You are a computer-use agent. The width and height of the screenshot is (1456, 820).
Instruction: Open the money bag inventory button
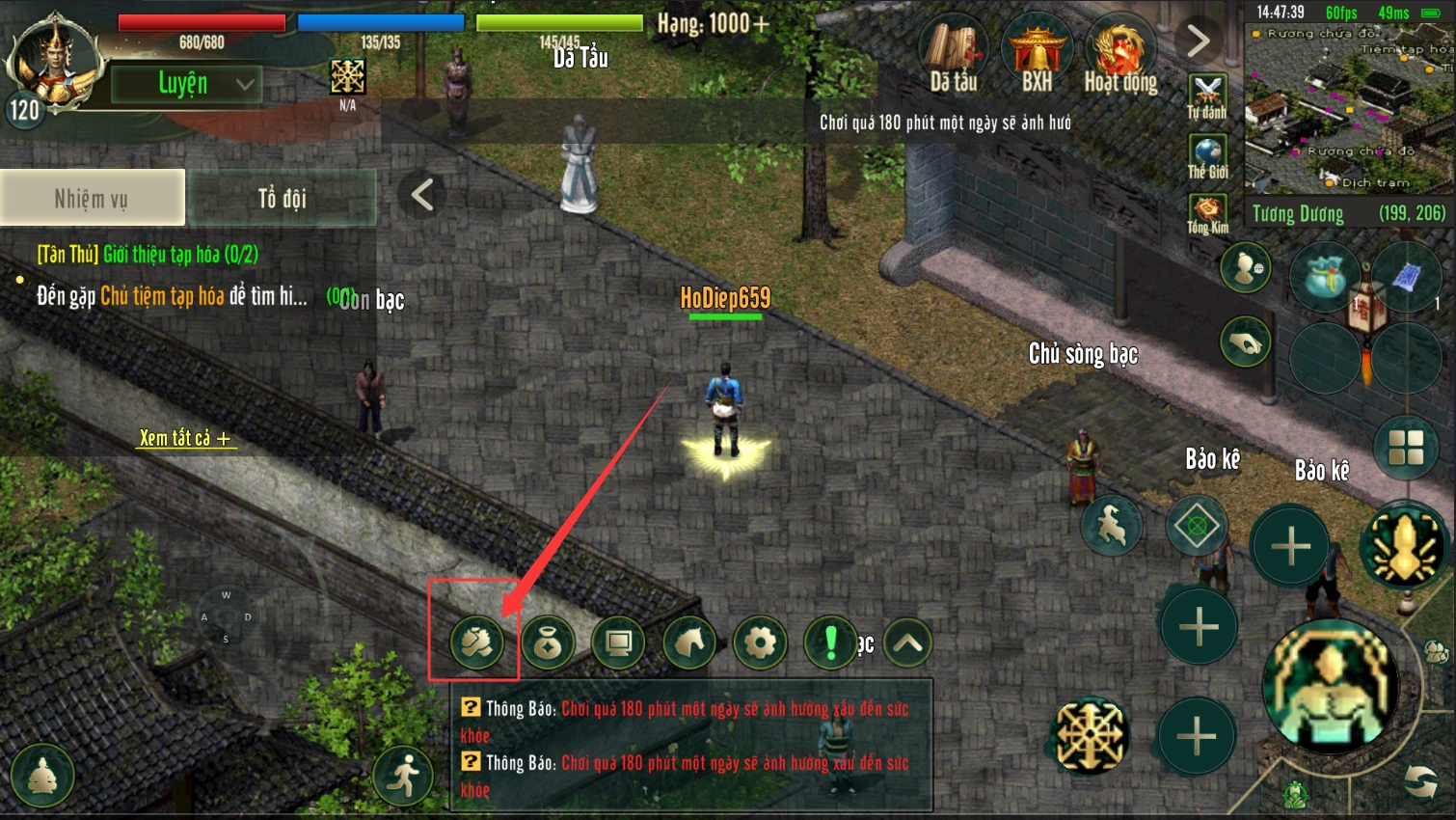(548, 642)
